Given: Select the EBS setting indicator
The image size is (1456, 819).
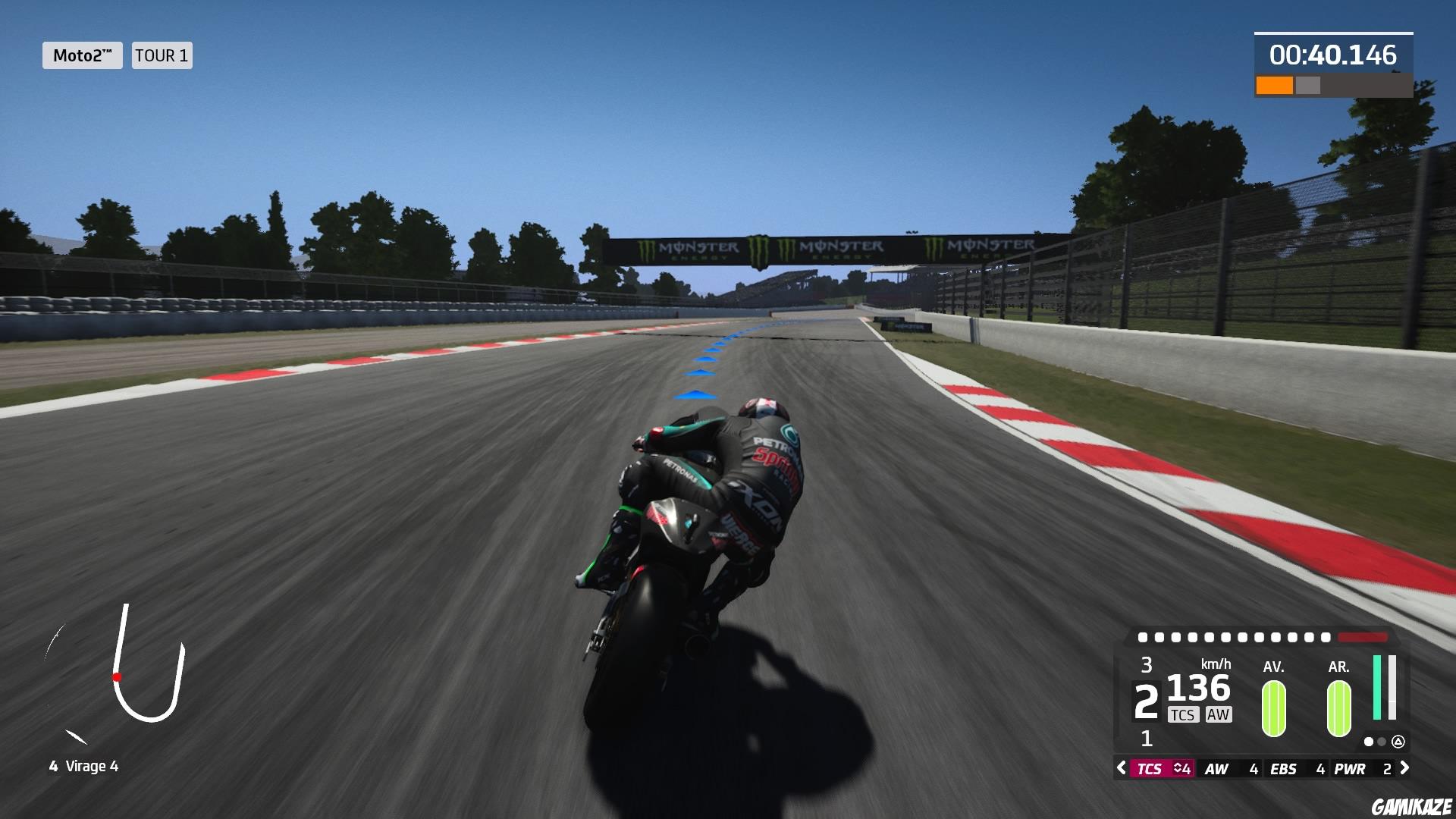Looking at the screenshot, I should (1284, 769).
